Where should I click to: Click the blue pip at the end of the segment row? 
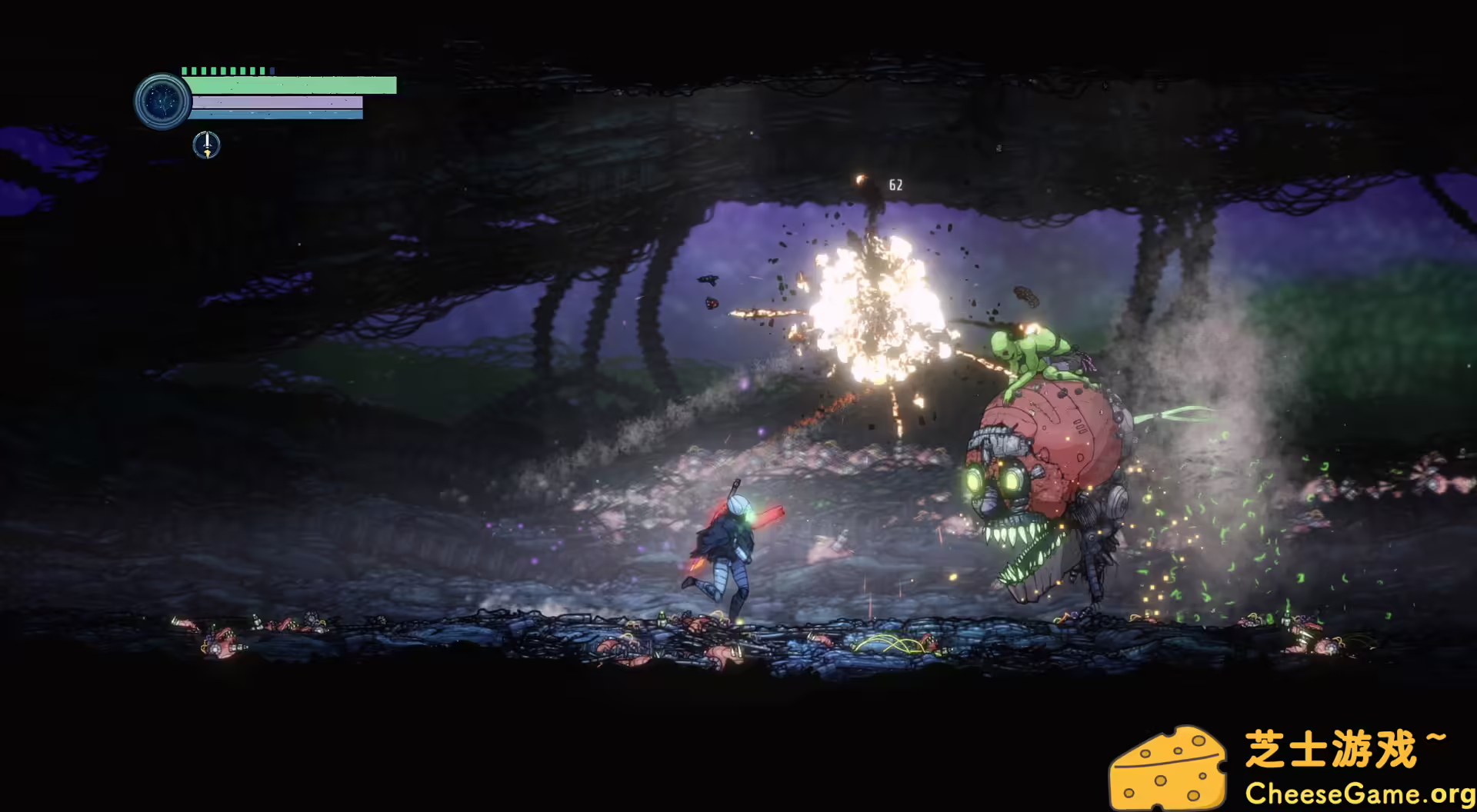(271, 69)
